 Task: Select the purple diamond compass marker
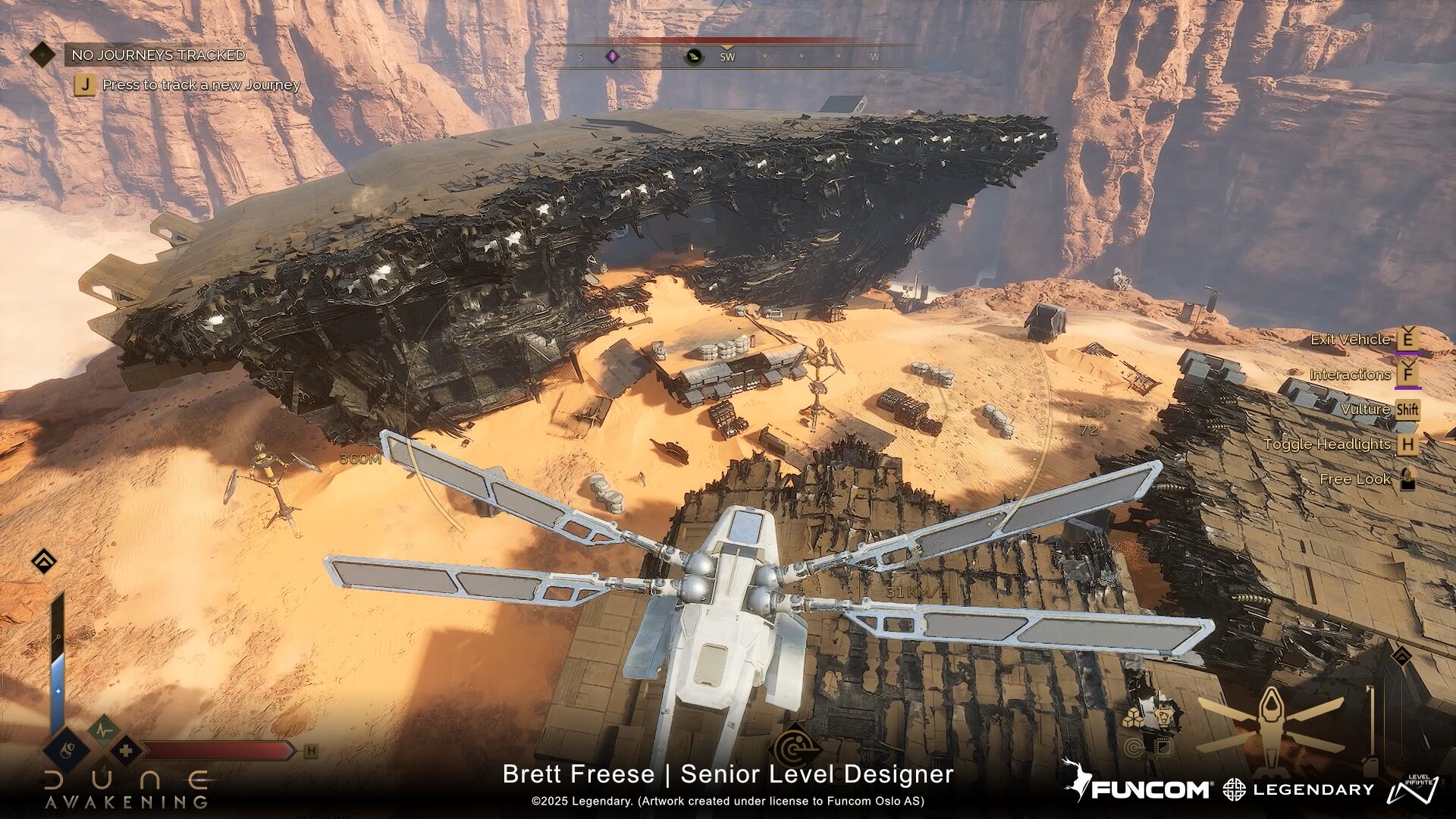612,56
